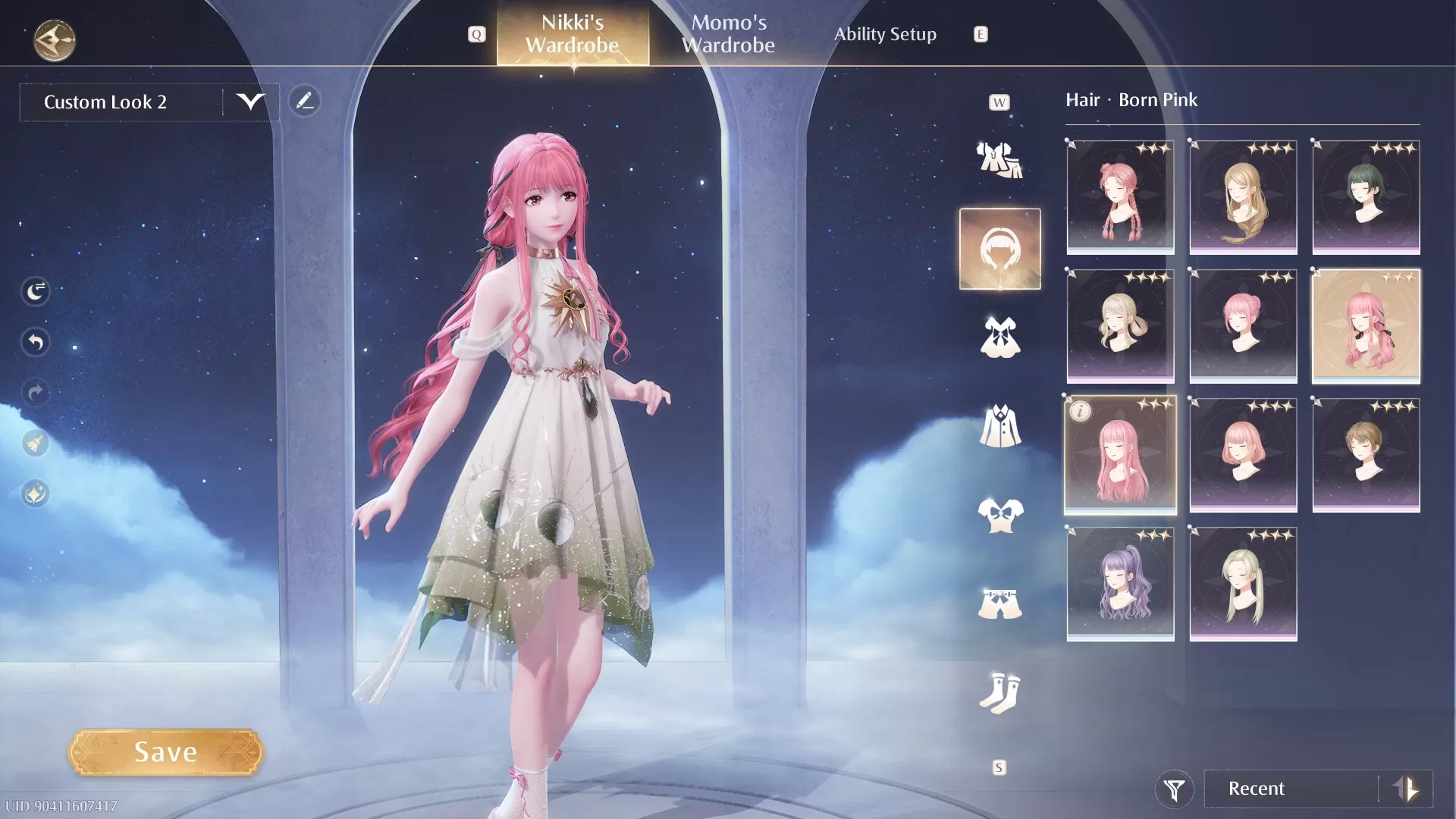Select the full Outfit category icon

(999, 159)
